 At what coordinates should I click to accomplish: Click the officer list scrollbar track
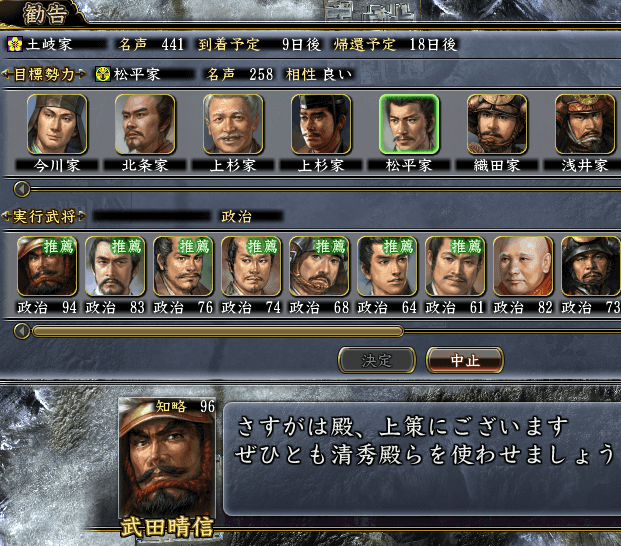(x=500, y=330)
